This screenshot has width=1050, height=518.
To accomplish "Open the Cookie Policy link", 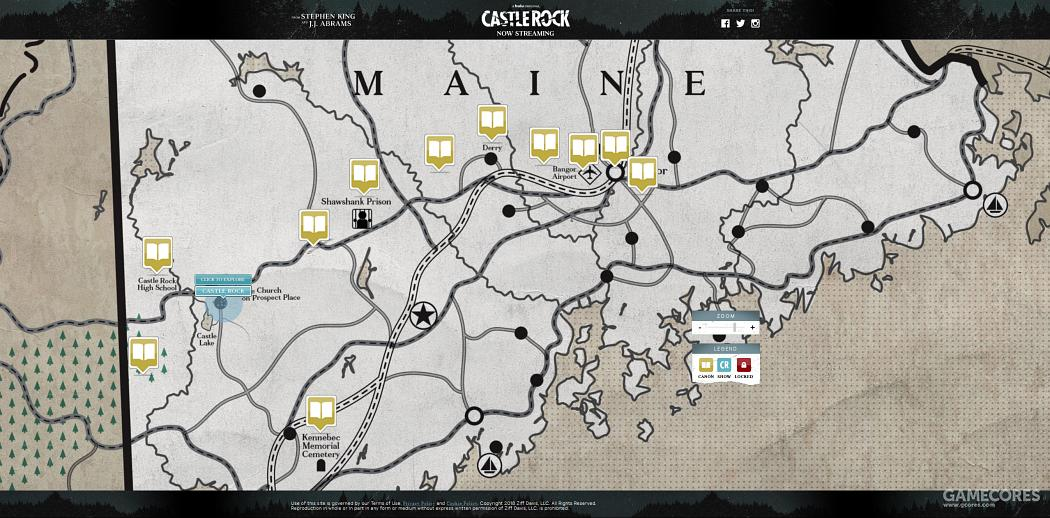I will [461, 503].
